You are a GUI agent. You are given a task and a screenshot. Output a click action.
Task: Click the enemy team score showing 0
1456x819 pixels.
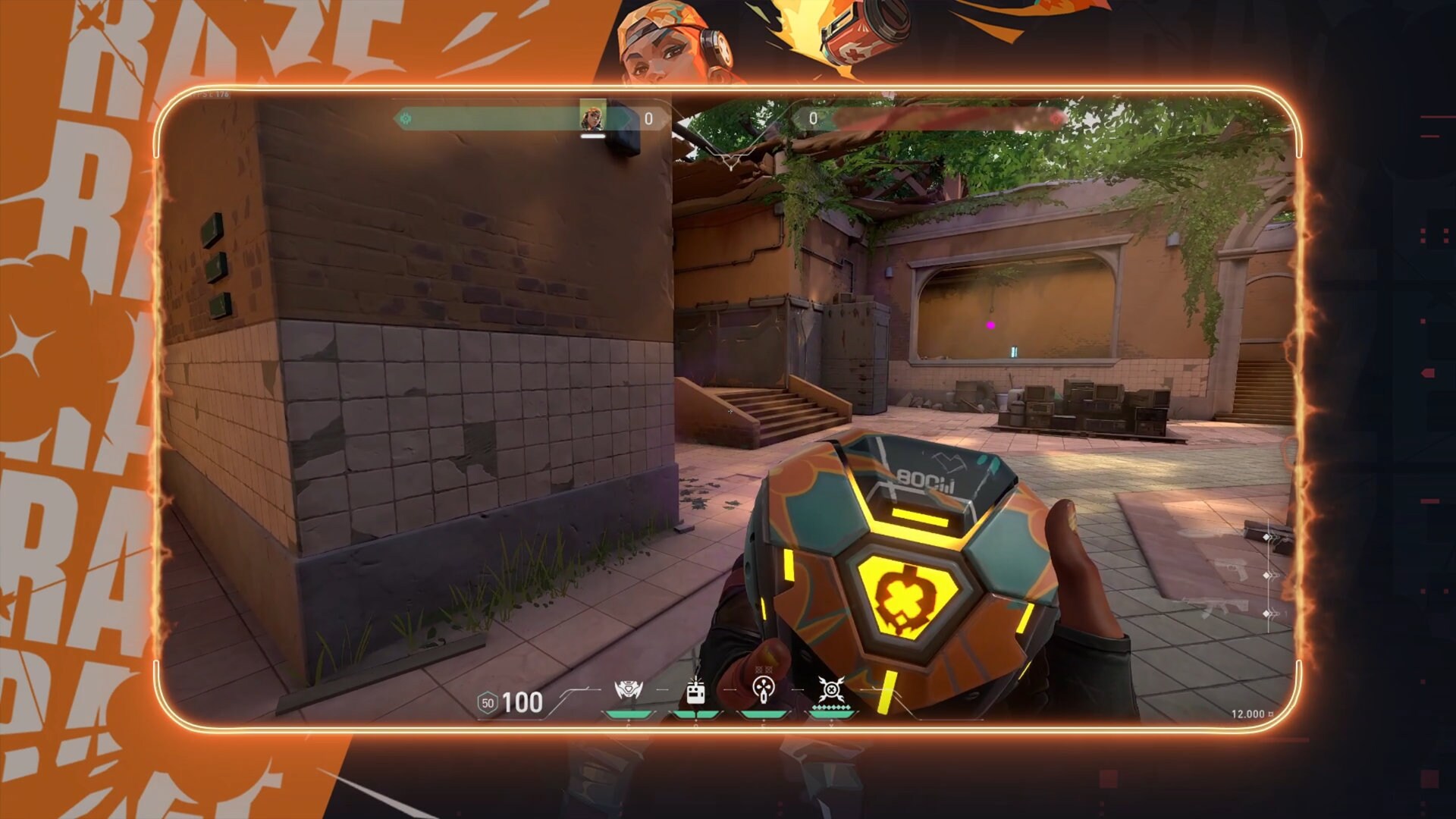tap(813, 117)
